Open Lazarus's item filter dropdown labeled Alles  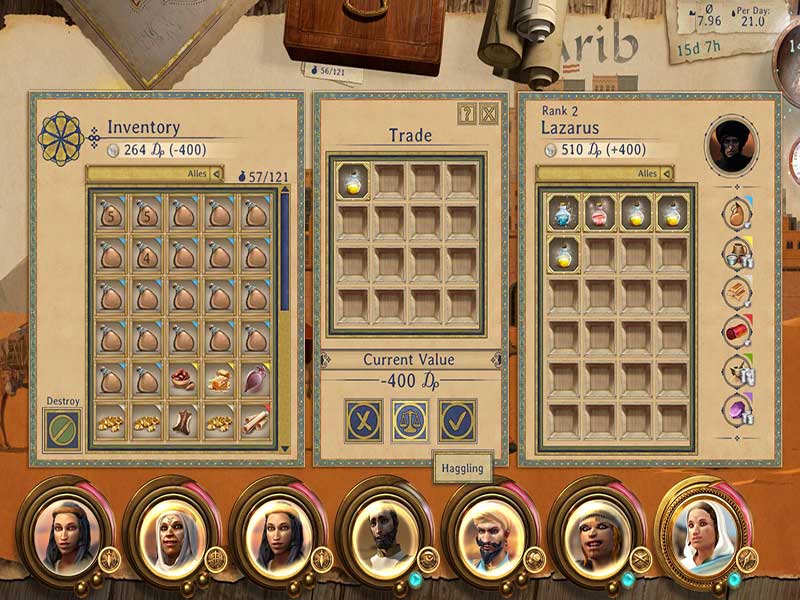pos(605,173)
